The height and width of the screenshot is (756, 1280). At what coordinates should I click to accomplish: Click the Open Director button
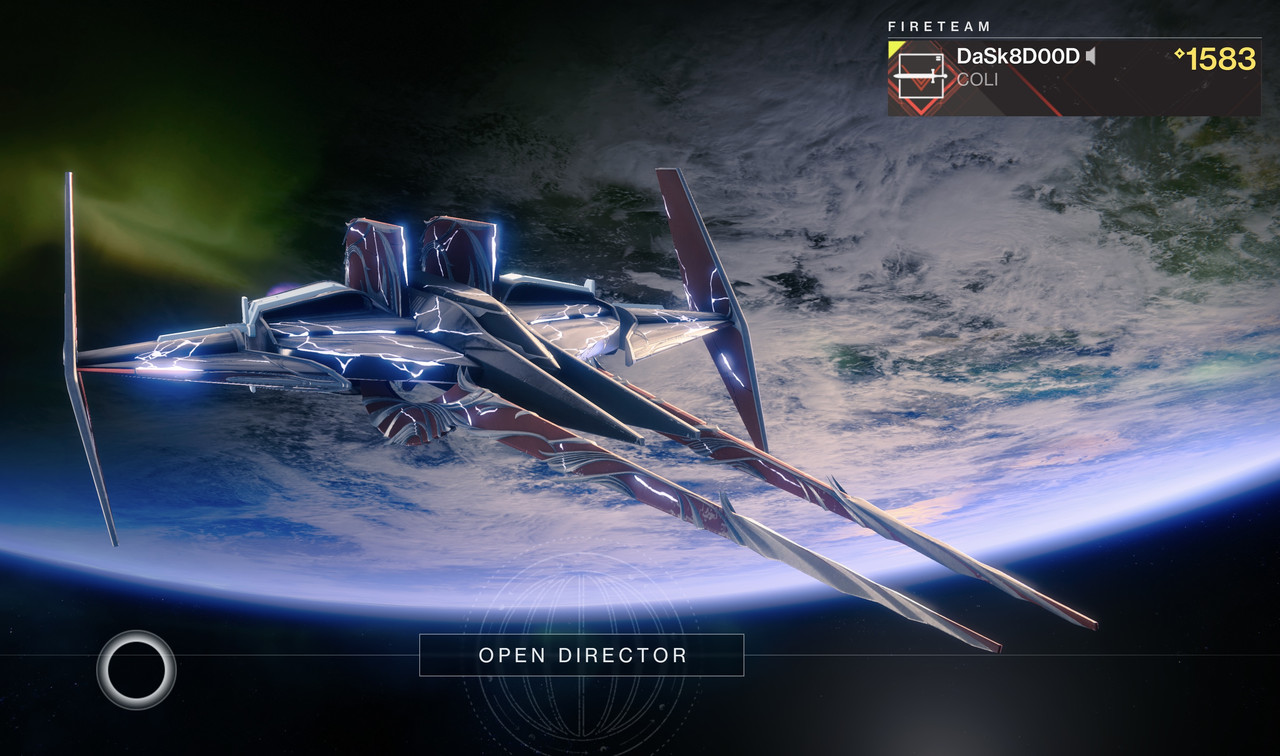581,655
